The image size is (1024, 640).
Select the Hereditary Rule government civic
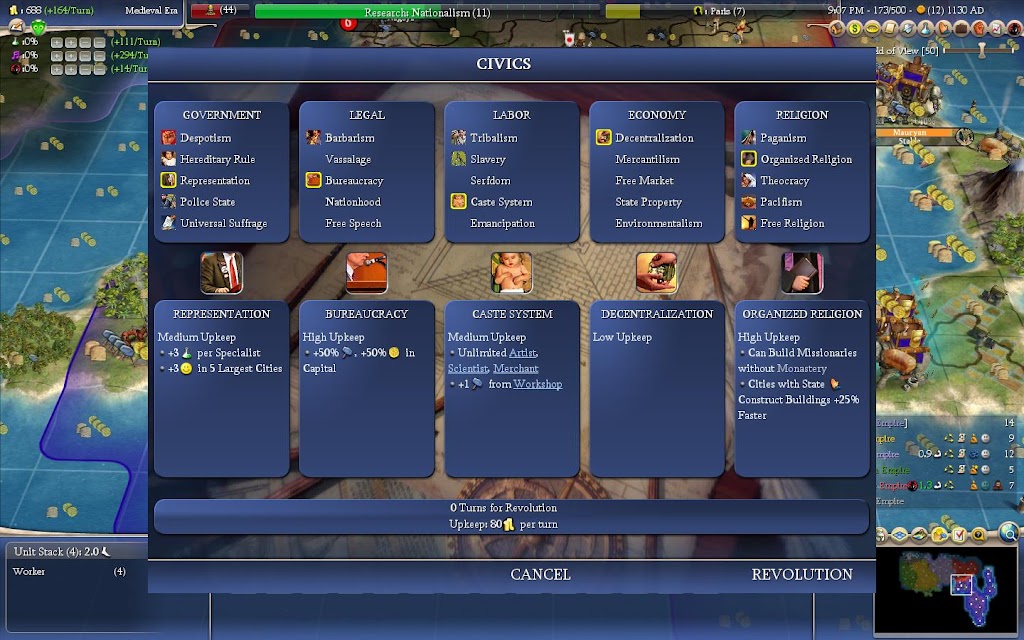217,159
